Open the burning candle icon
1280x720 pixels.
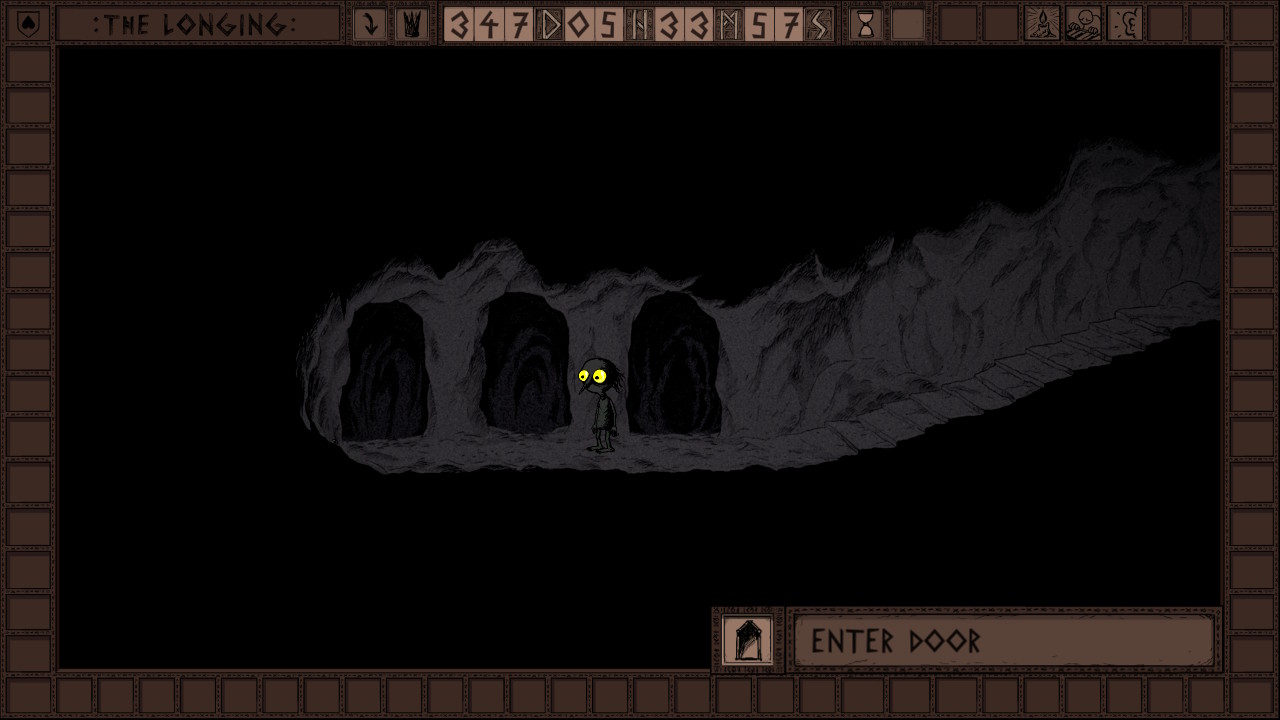tap(1043, 24)
